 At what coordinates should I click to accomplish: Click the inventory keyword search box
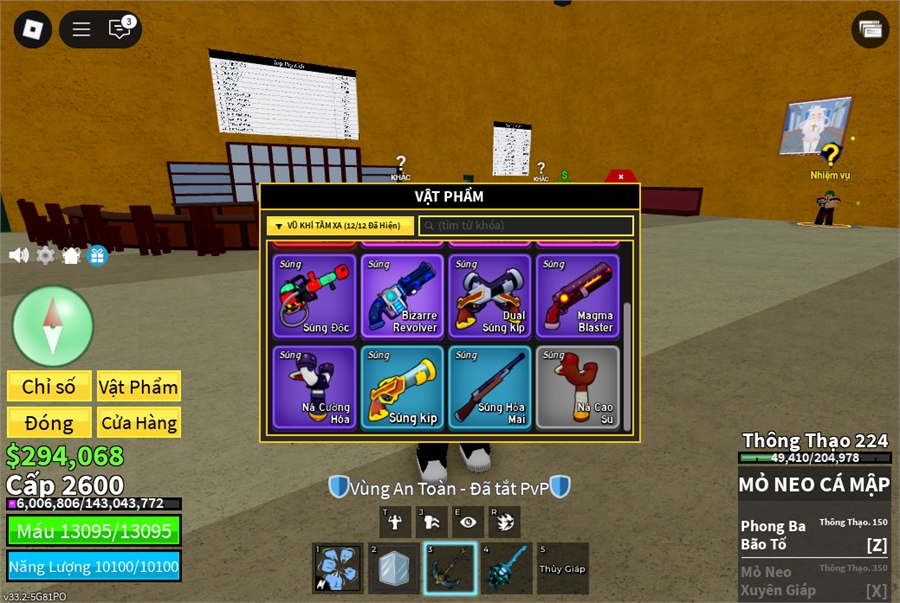click(527, 226)
